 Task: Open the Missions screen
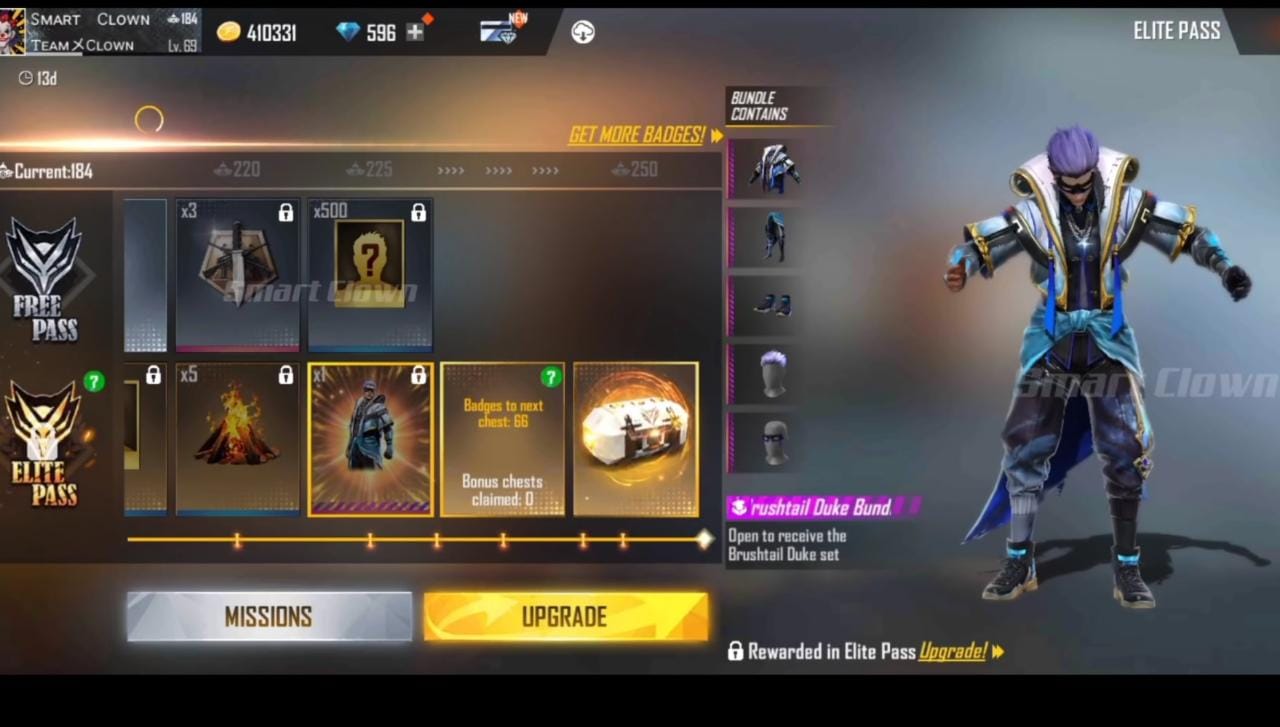(x=269, y=616)
